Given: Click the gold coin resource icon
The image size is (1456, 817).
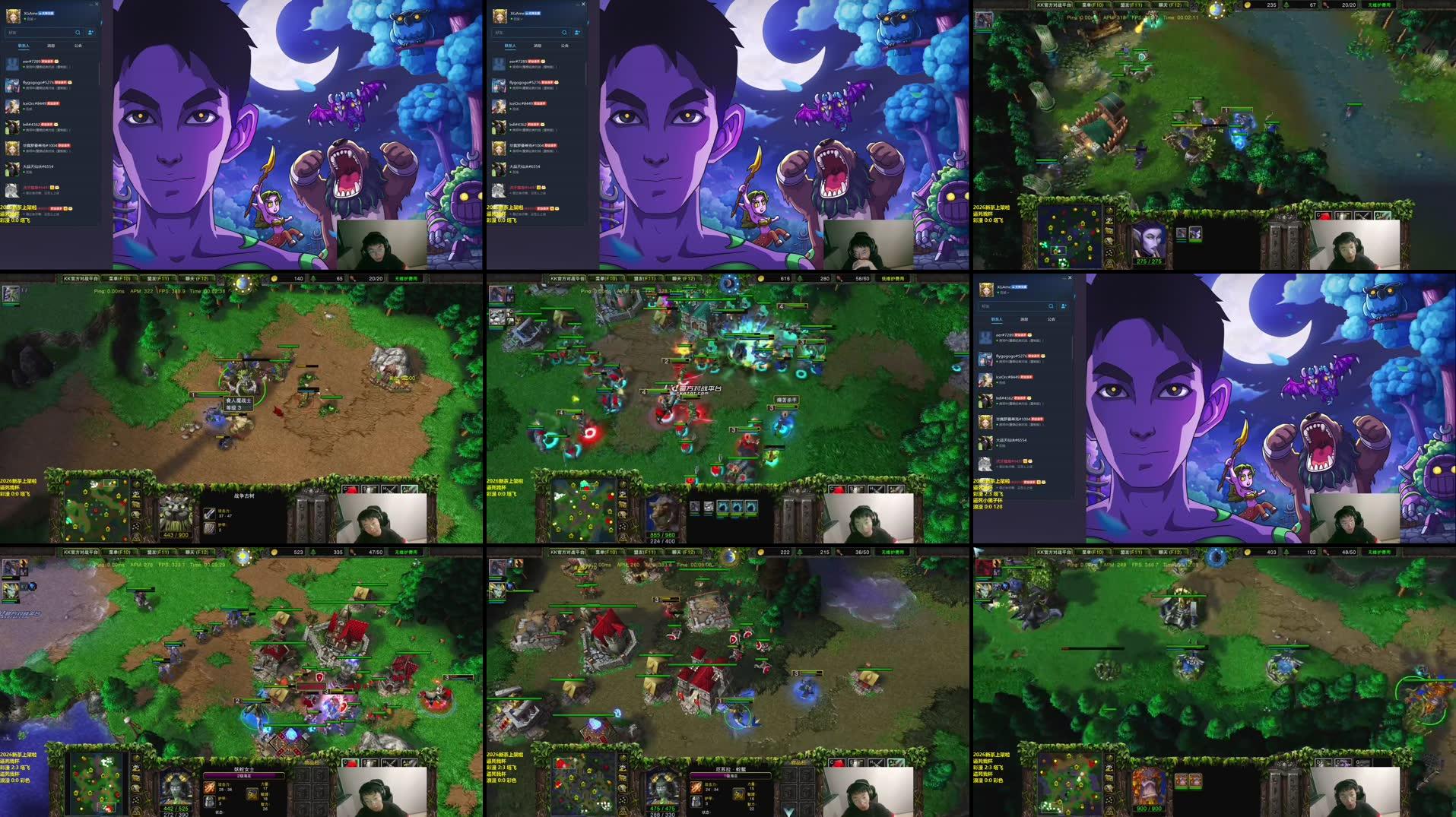Looking at the screenshot, I should pos(1248,8).
